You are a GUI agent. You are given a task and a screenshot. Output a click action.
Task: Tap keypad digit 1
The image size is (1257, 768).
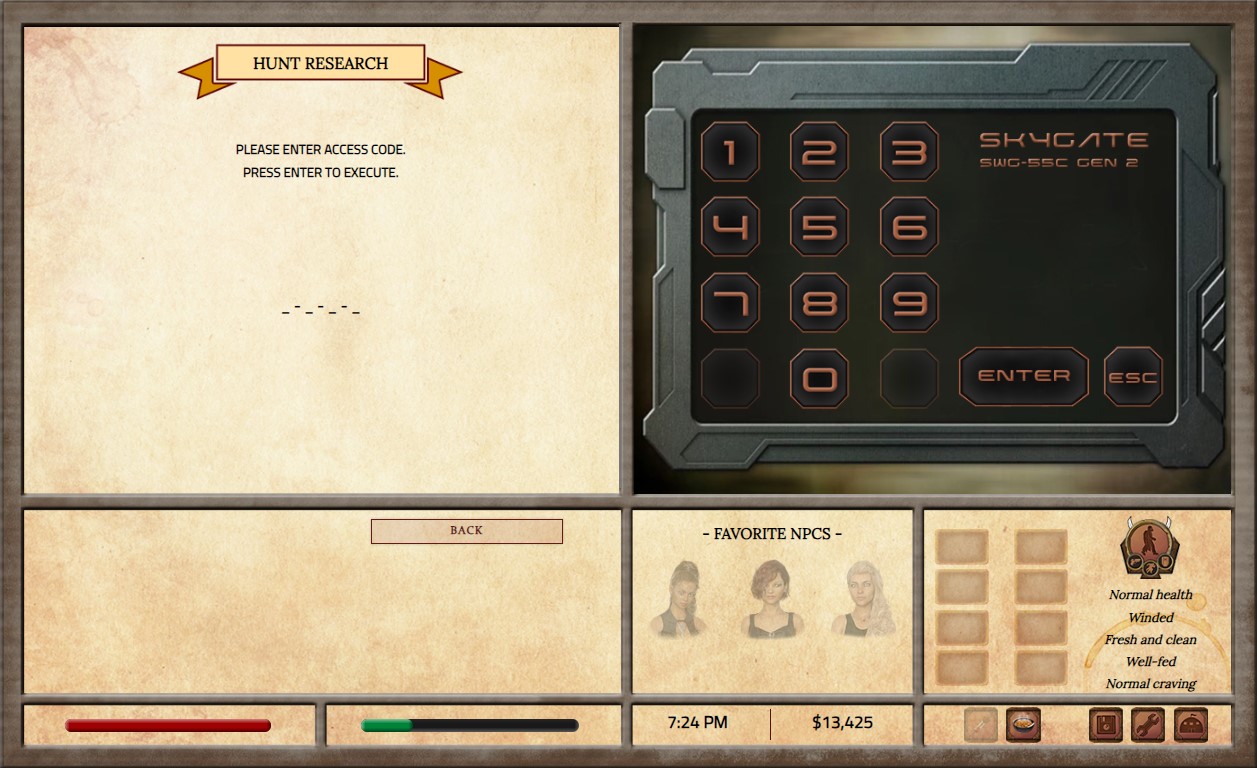[x=729, y=152]
